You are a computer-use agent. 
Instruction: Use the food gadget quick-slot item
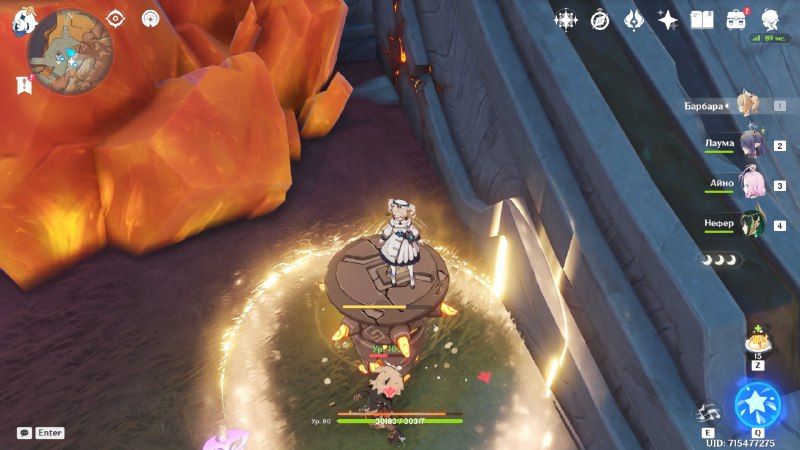tap(757, 343)
